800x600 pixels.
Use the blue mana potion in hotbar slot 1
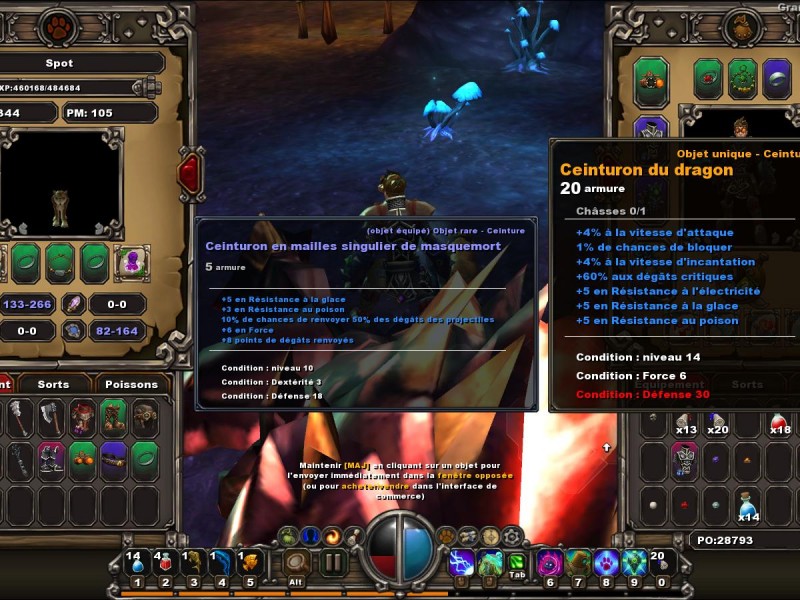click(x=137, y=565)
